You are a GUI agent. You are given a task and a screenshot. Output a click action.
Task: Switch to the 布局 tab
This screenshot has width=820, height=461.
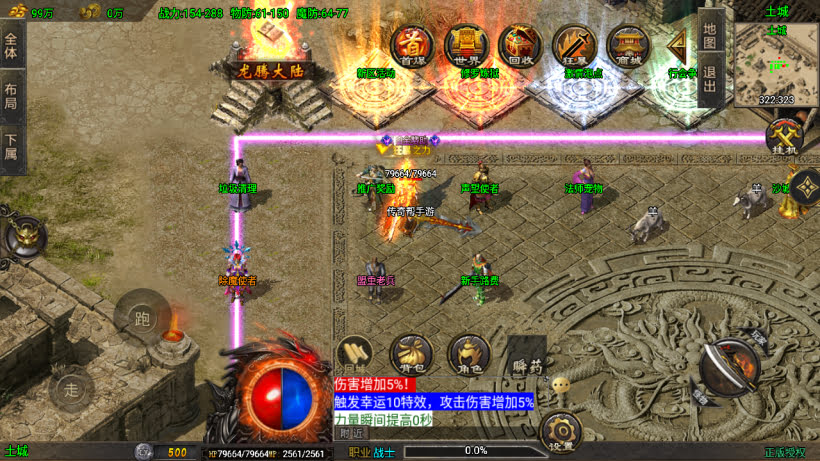12,97
